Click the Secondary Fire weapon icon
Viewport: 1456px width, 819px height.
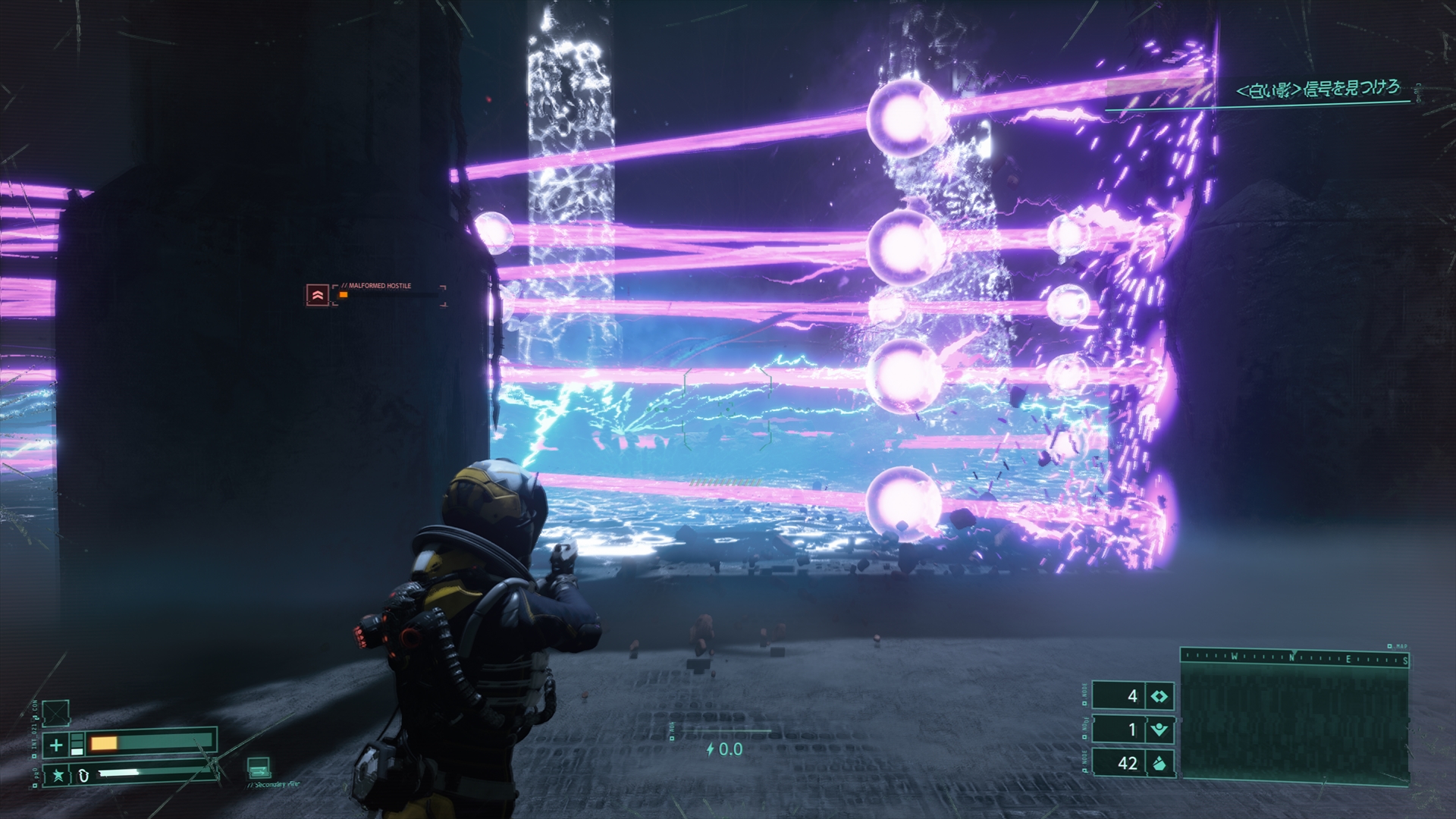tap(259, 767)
